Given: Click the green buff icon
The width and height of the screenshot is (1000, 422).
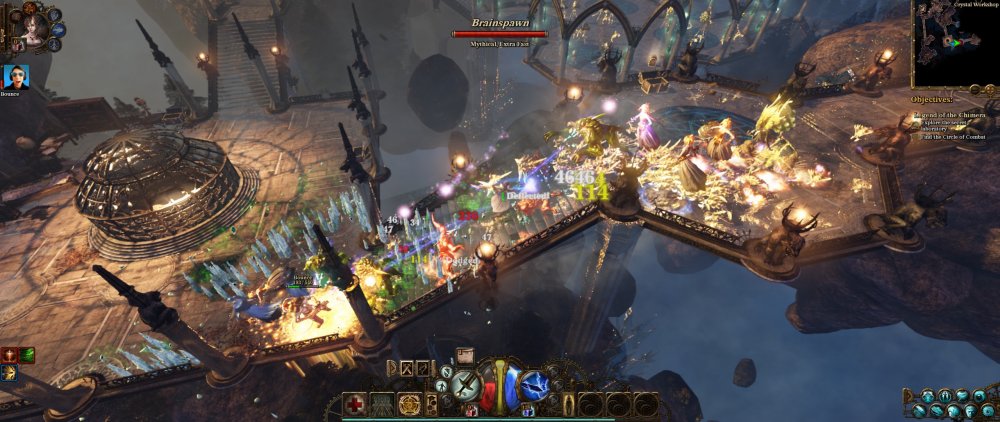Looking at the screenshot, I should tap(27, 354).
